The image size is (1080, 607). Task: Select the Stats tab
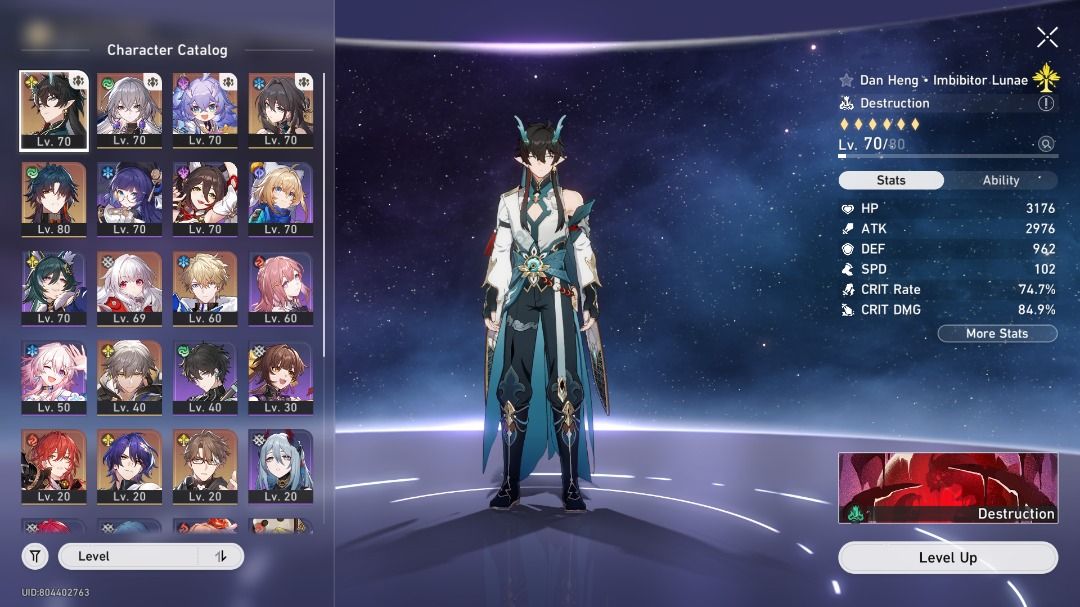[x=890, y=181]
